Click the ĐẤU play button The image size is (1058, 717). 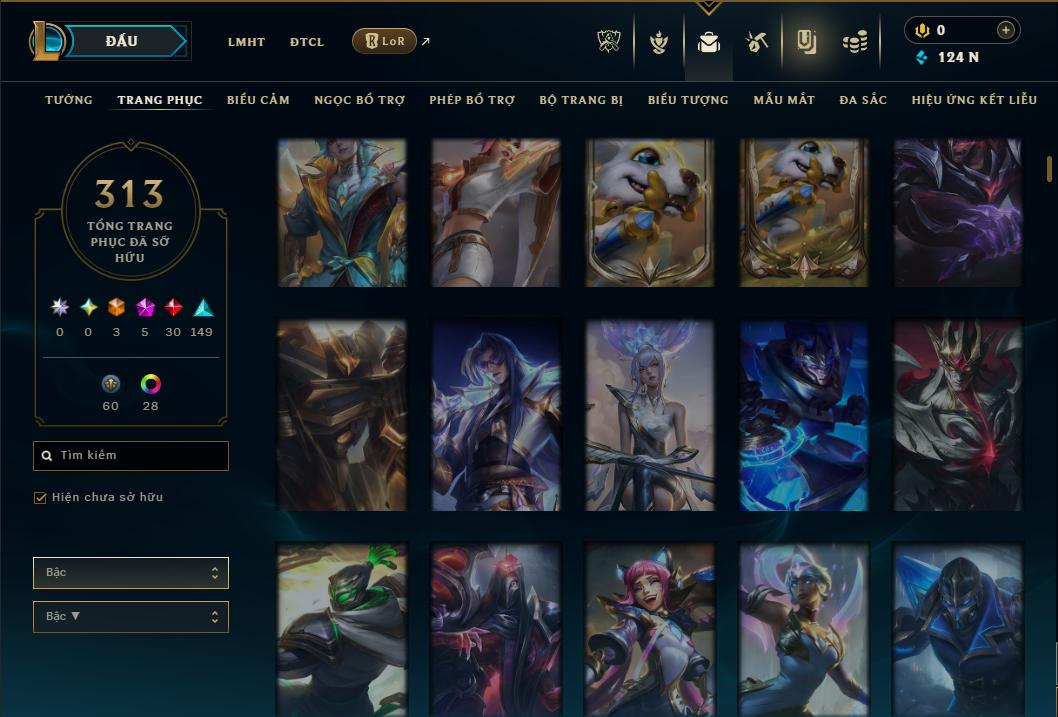tap(121, 41)
